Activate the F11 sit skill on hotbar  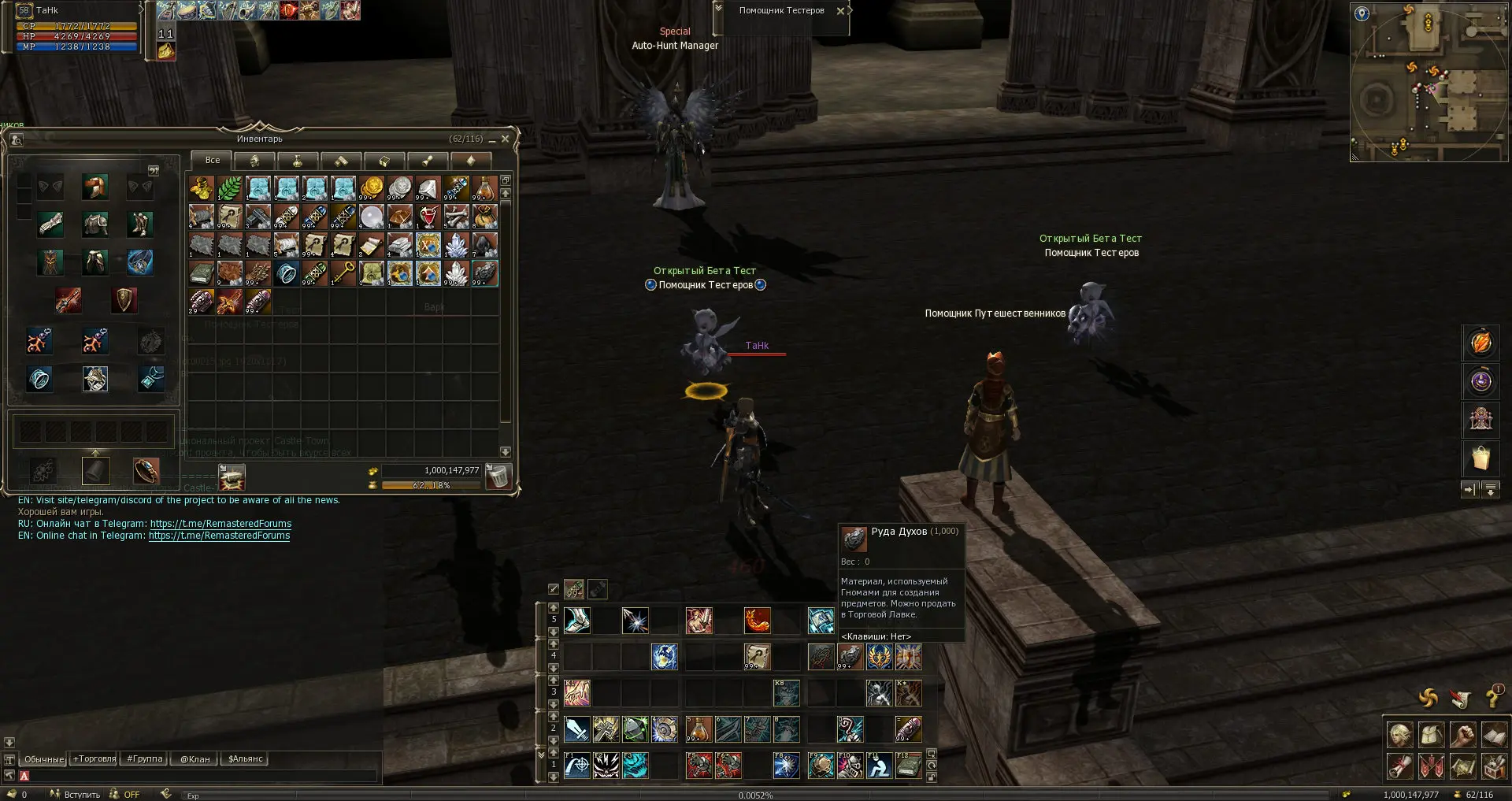click(x=878, y=766)
